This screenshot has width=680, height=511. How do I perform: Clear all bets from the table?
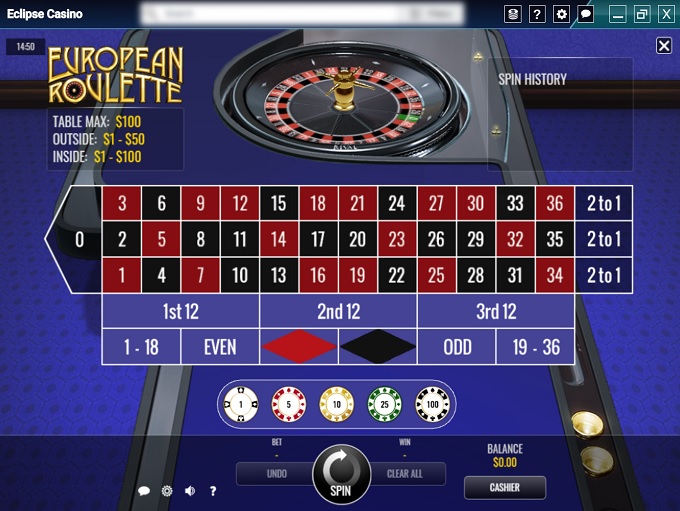(x=404, y=474)
